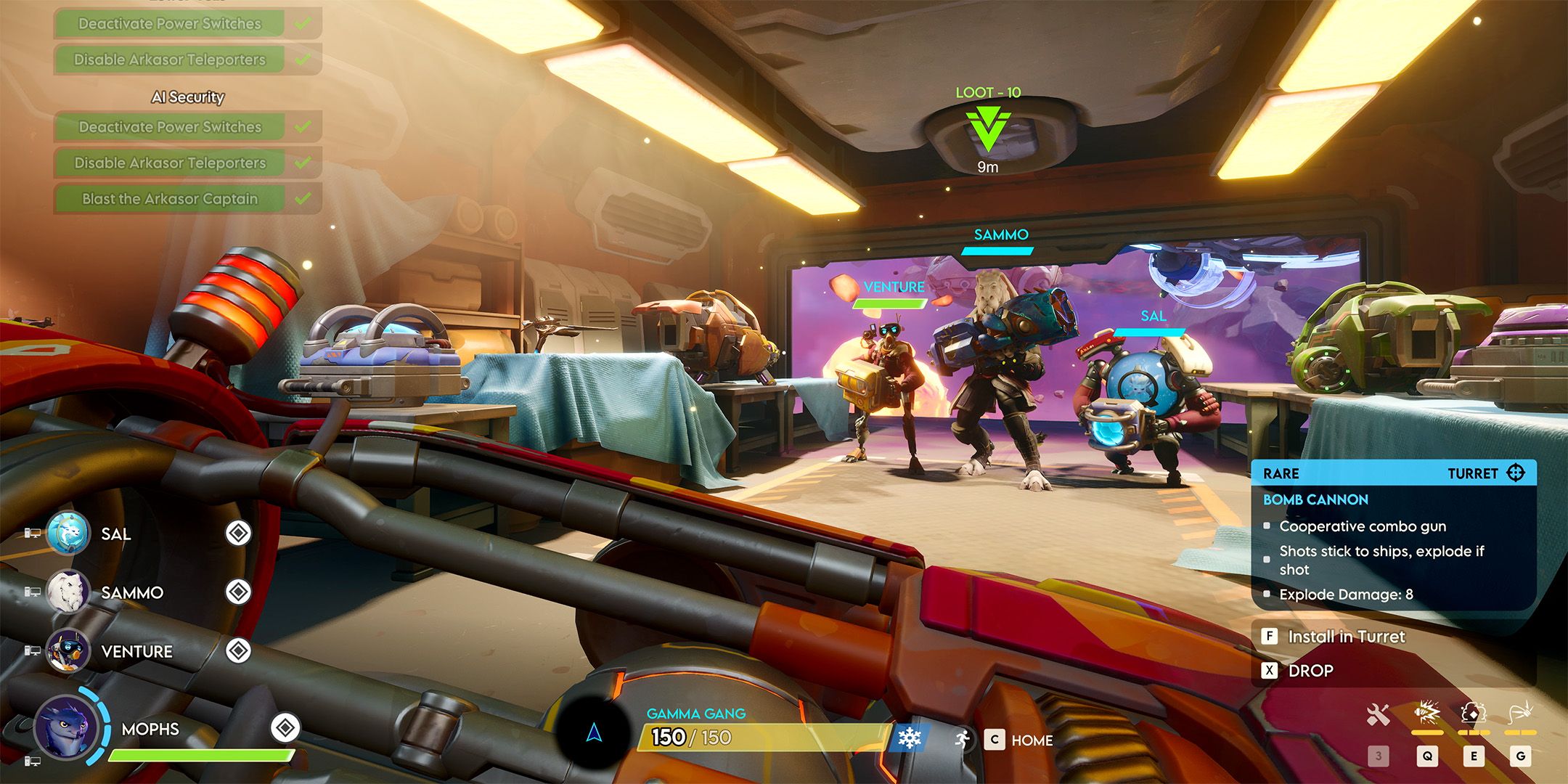
Task: Select SAMMO's portrait in the squad list
Action: [68, 592]
